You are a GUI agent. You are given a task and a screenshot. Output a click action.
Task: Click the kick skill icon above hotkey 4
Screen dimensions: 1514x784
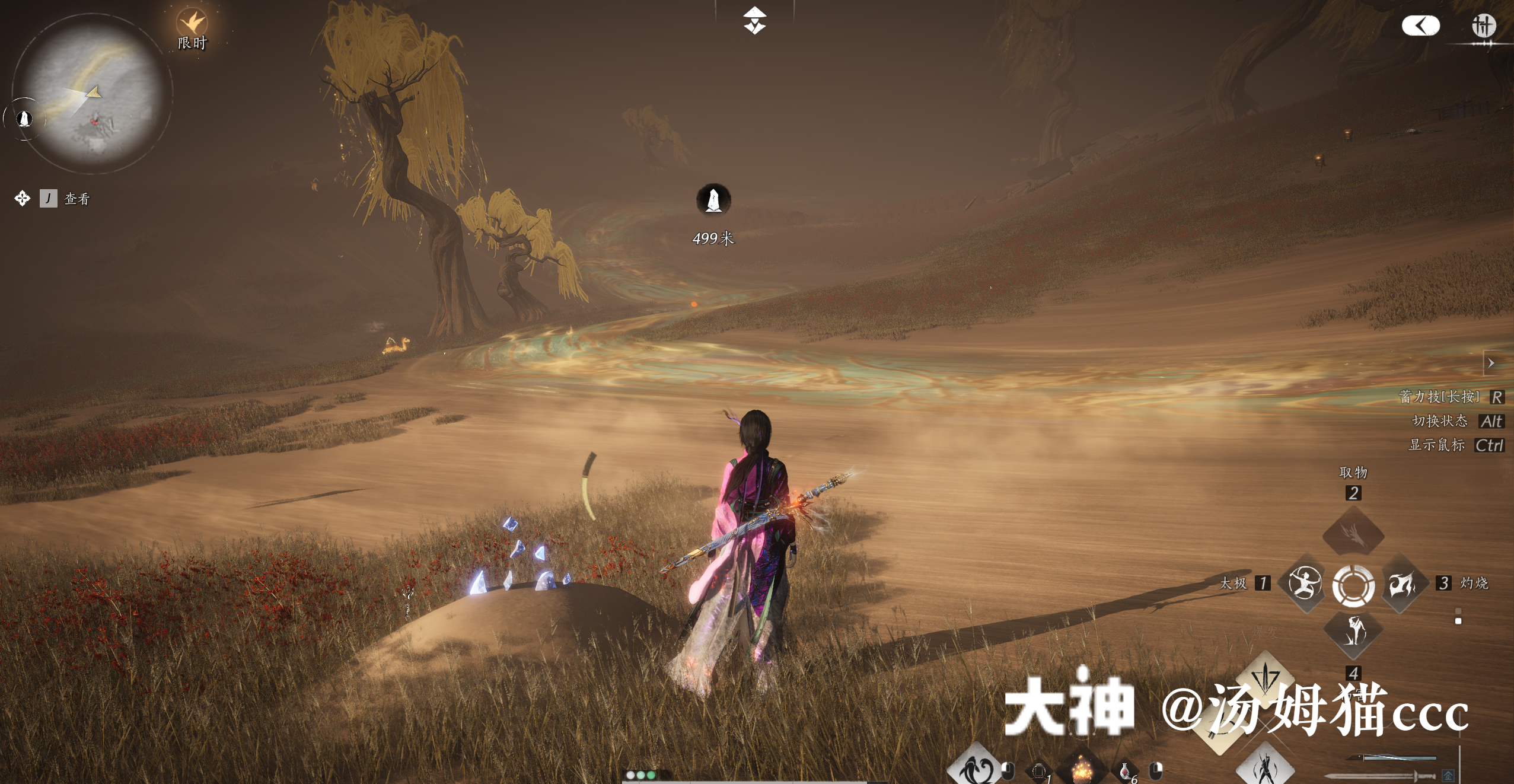click(x=1354, y=632)
